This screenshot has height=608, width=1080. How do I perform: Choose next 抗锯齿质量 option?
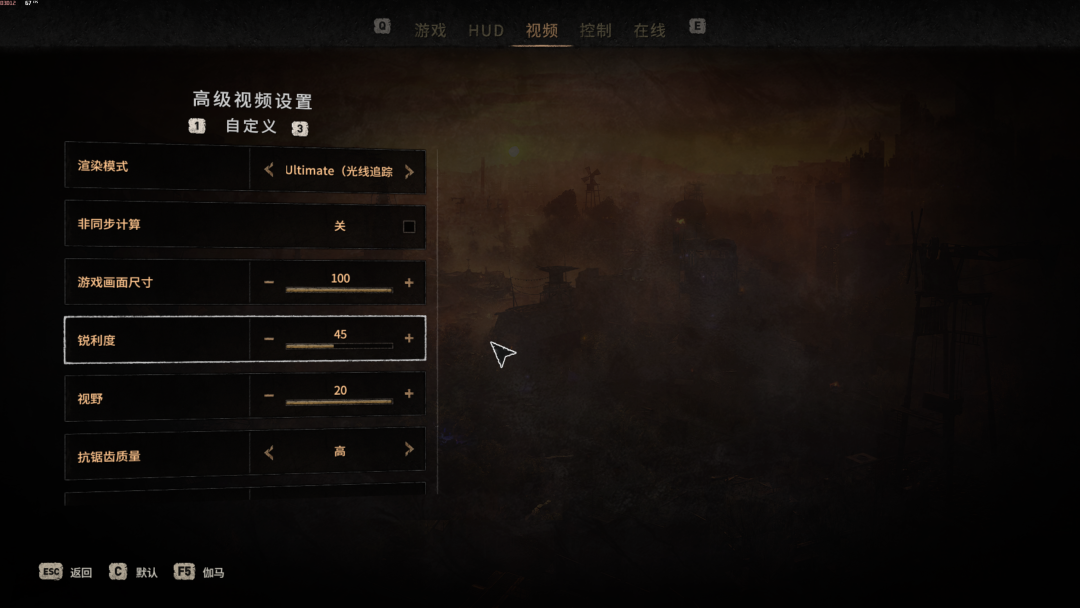(409, 451)
